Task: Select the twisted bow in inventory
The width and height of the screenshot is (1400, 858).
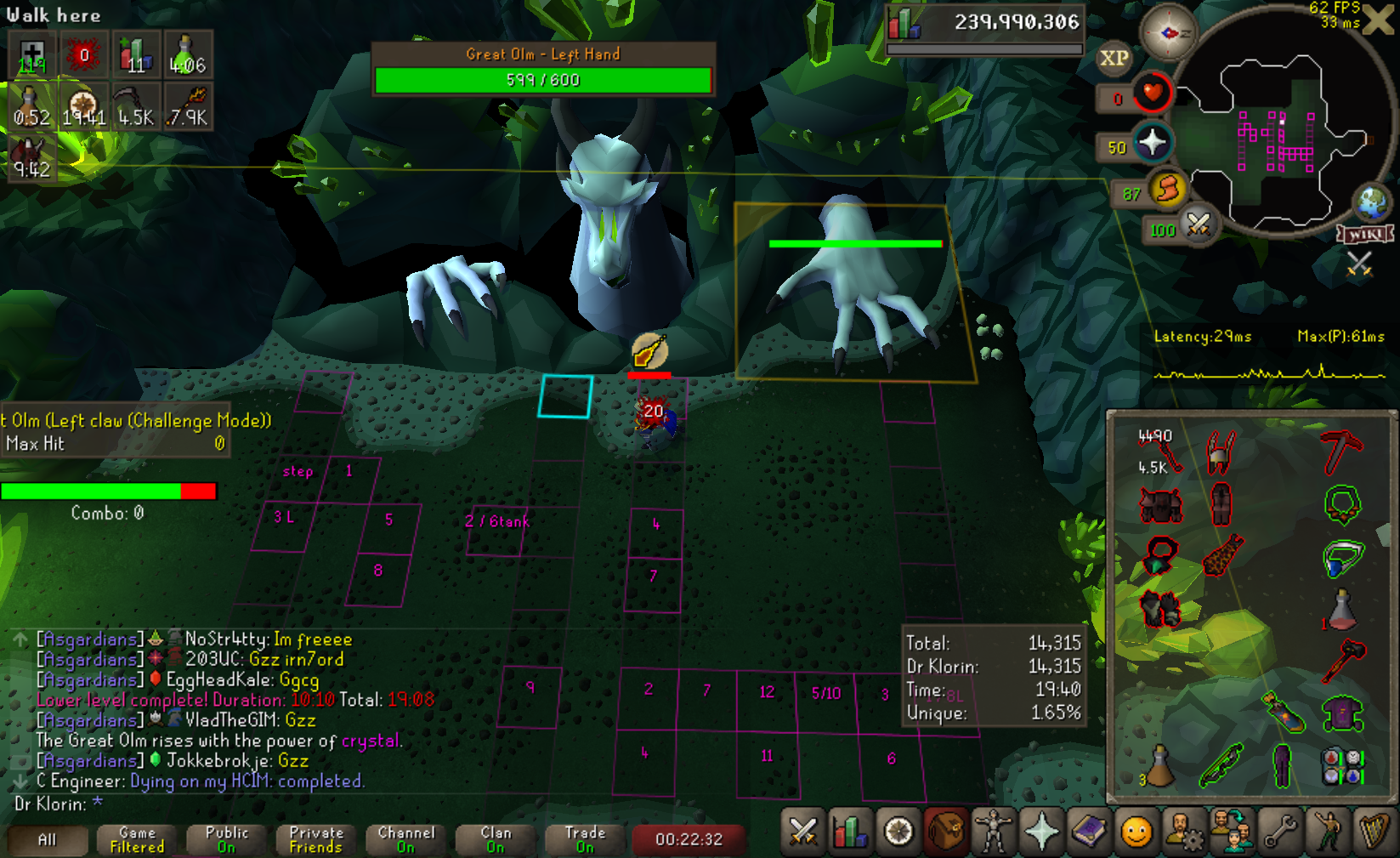Action: (1221, 764)
